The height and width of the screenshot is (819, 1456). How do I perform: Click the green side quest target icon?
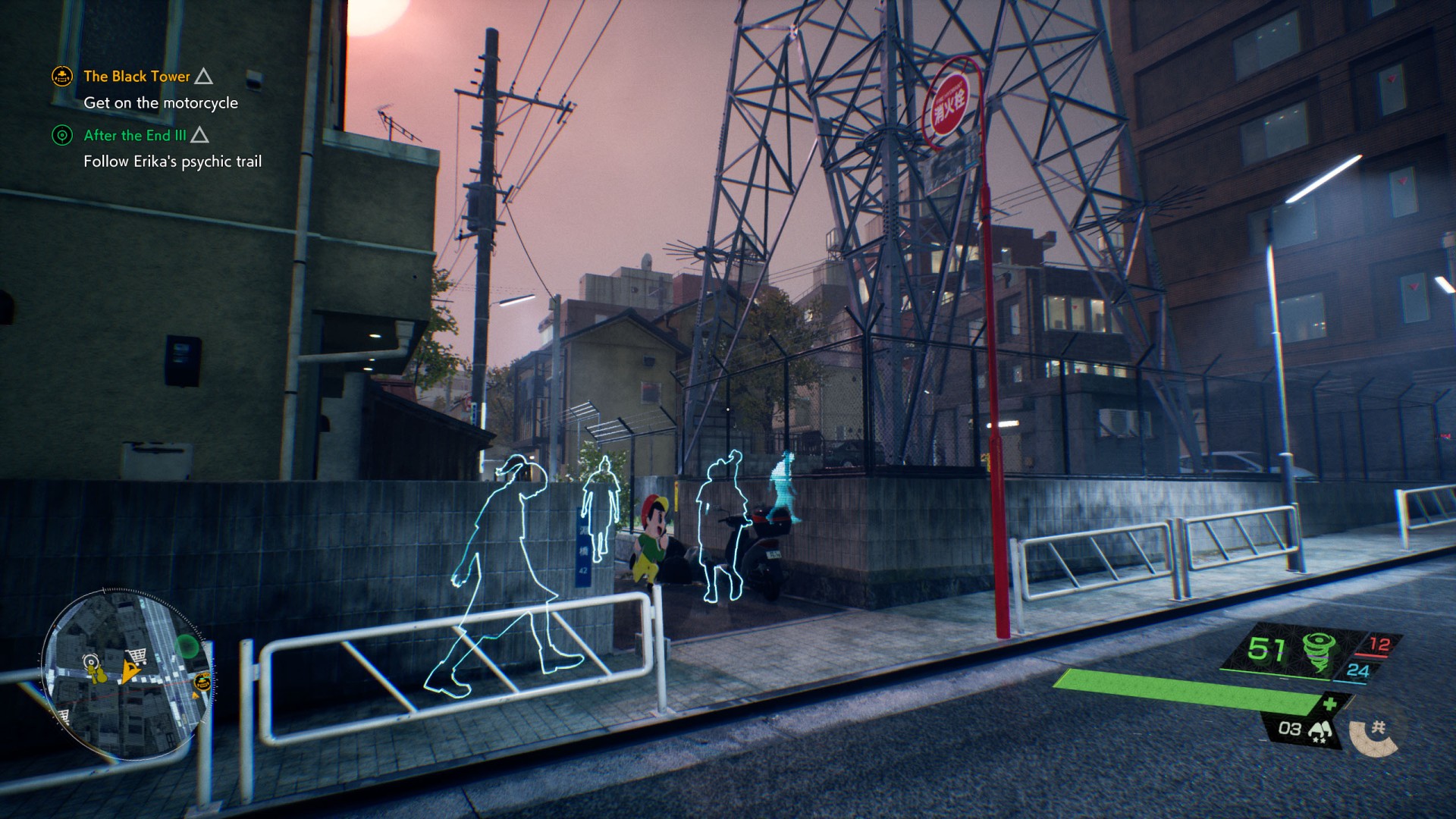[x=62, y=136]
